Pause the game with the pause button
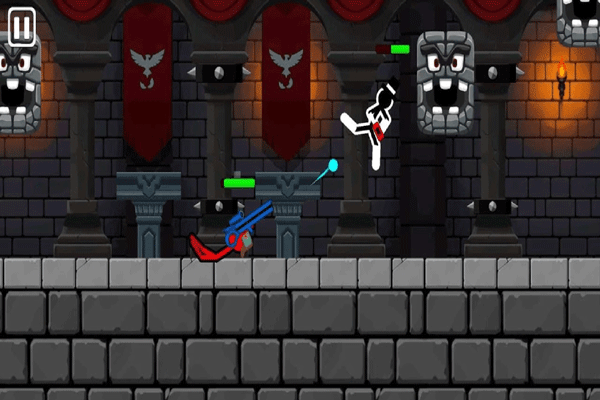The height and width of the screenshot is (400, 600). pyautogui.click(x=22, y=28)
